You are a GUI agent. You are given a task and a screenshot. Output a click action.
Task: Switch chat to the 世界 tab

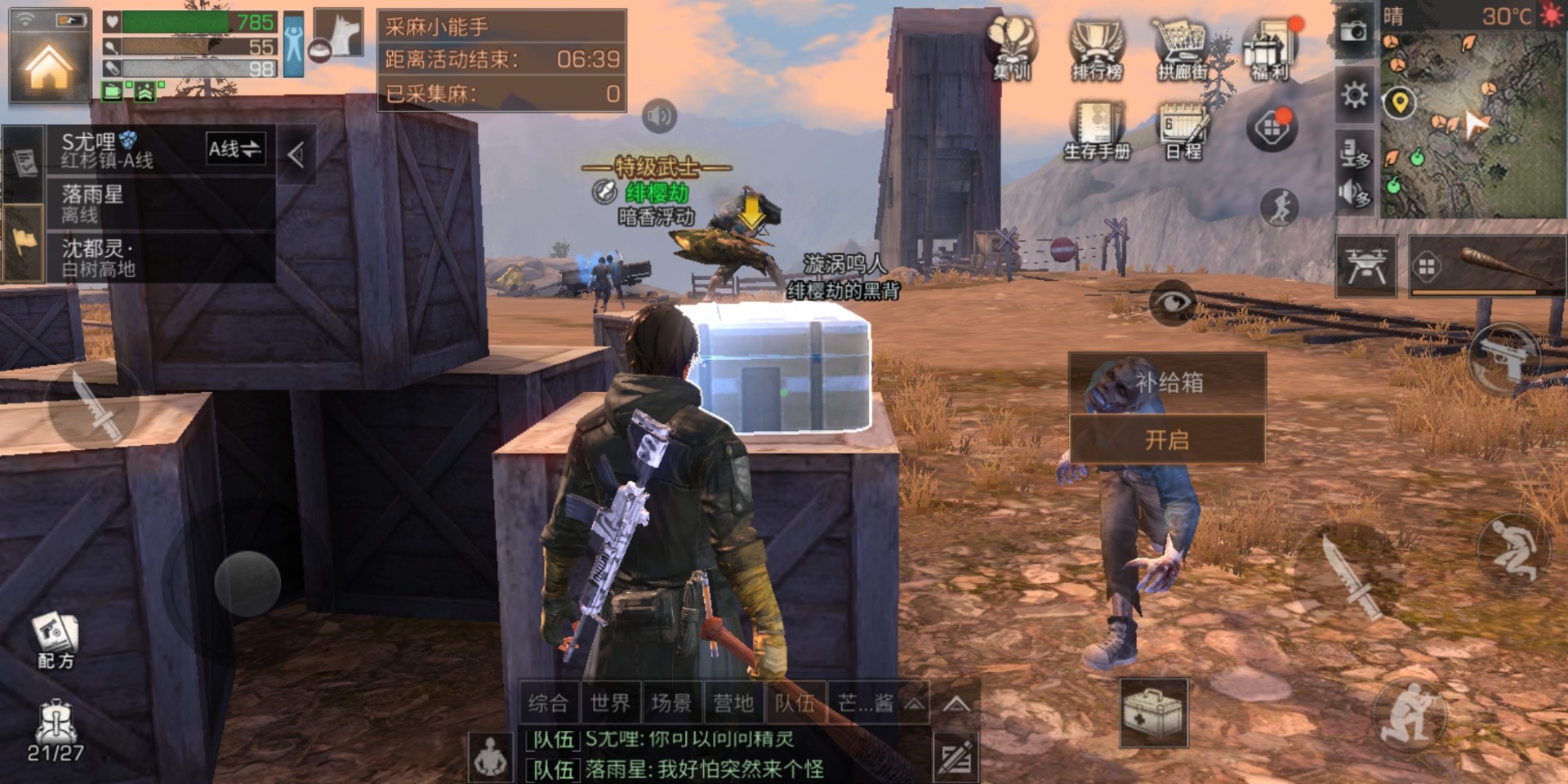point(610,703)
